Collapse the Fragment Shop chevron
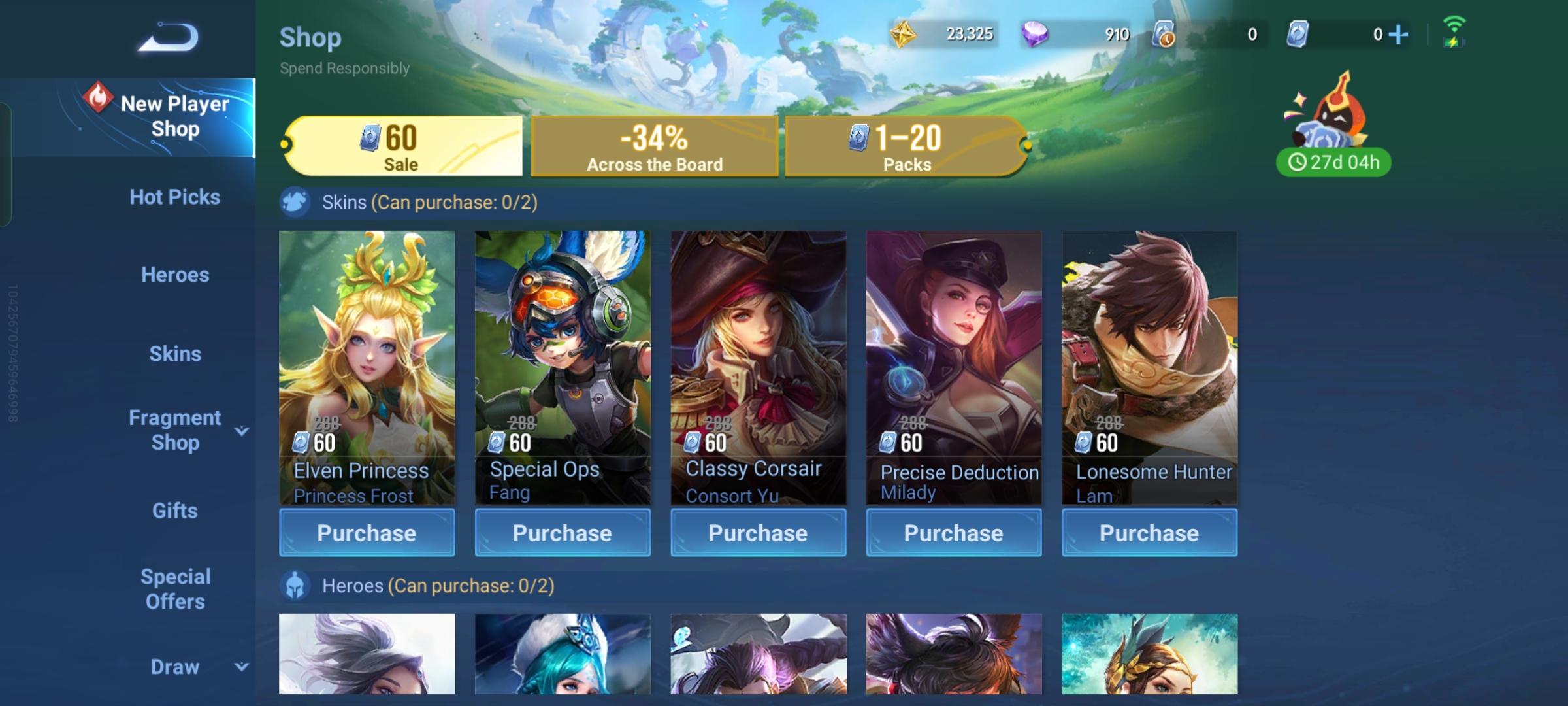1568x706 pixels. pyautogui.click(x=243, y=431)
